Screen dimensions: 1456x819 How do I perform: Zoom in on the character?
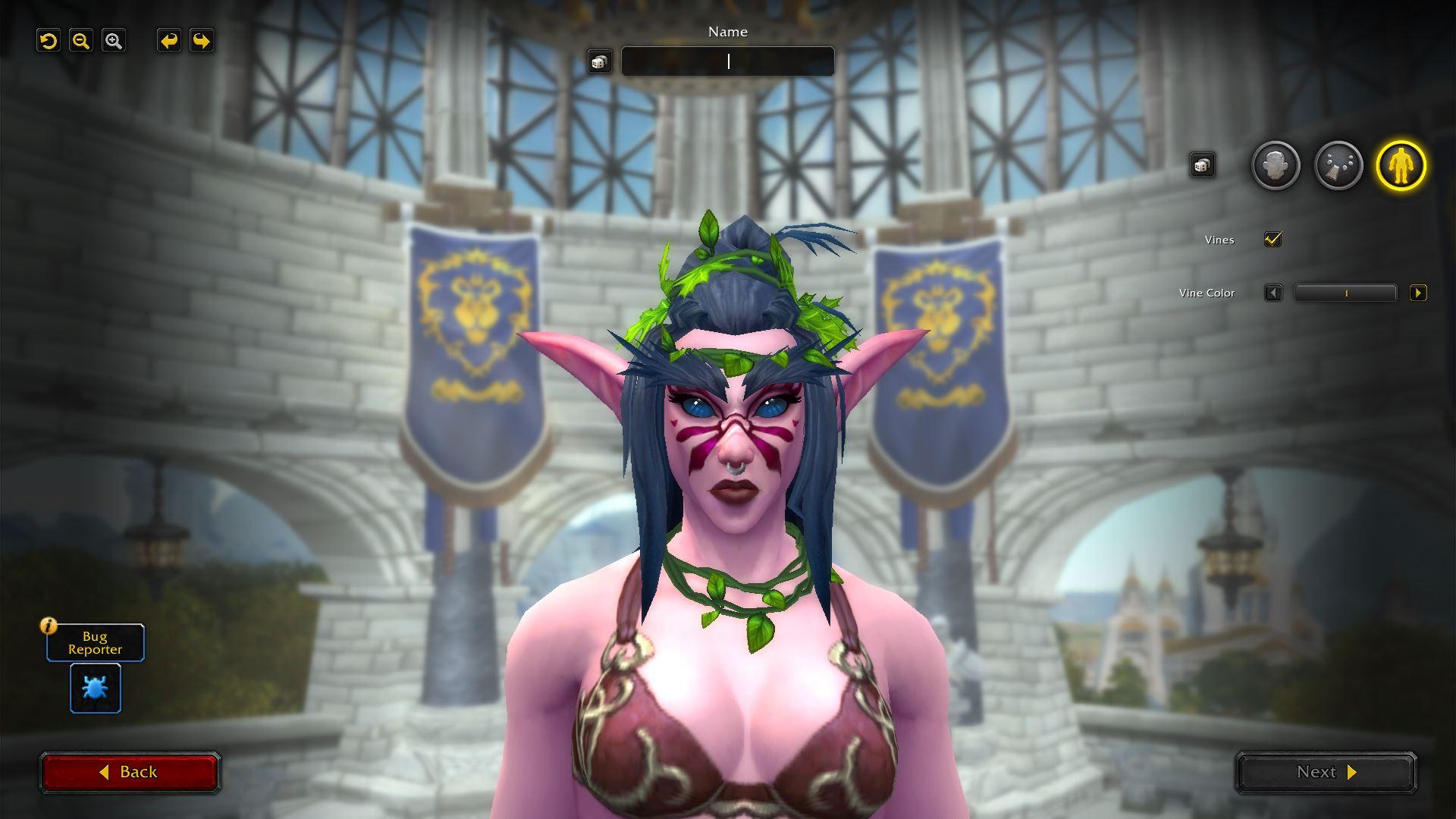114,41
